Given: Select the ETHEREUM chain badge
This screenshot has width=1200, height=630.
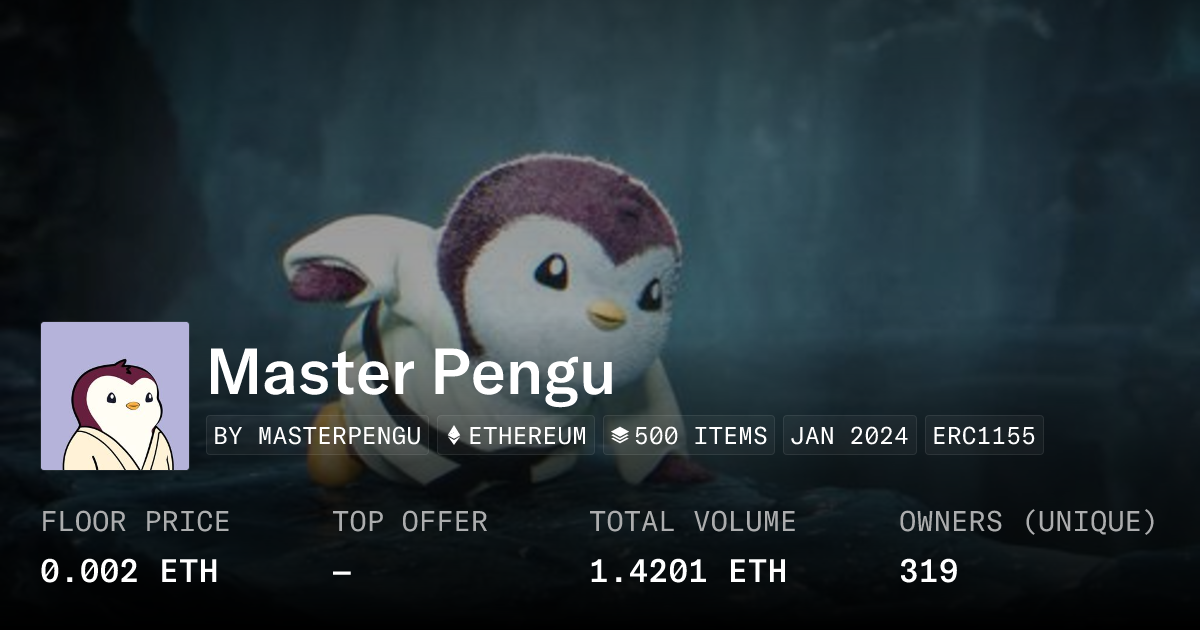Looking at the screenshot, I should point(516,436).
